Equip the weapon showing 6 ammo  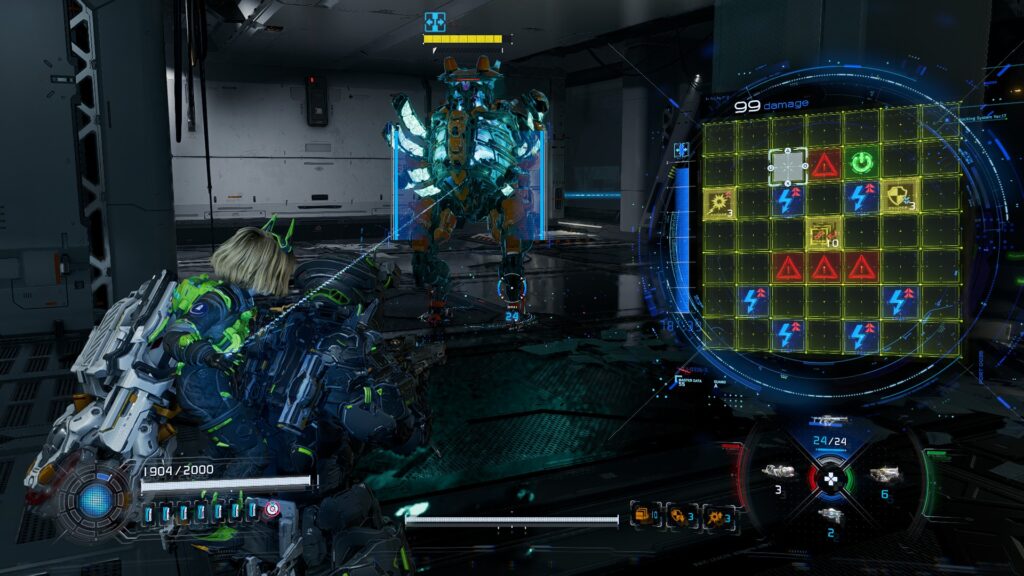[x=882, y=475]
